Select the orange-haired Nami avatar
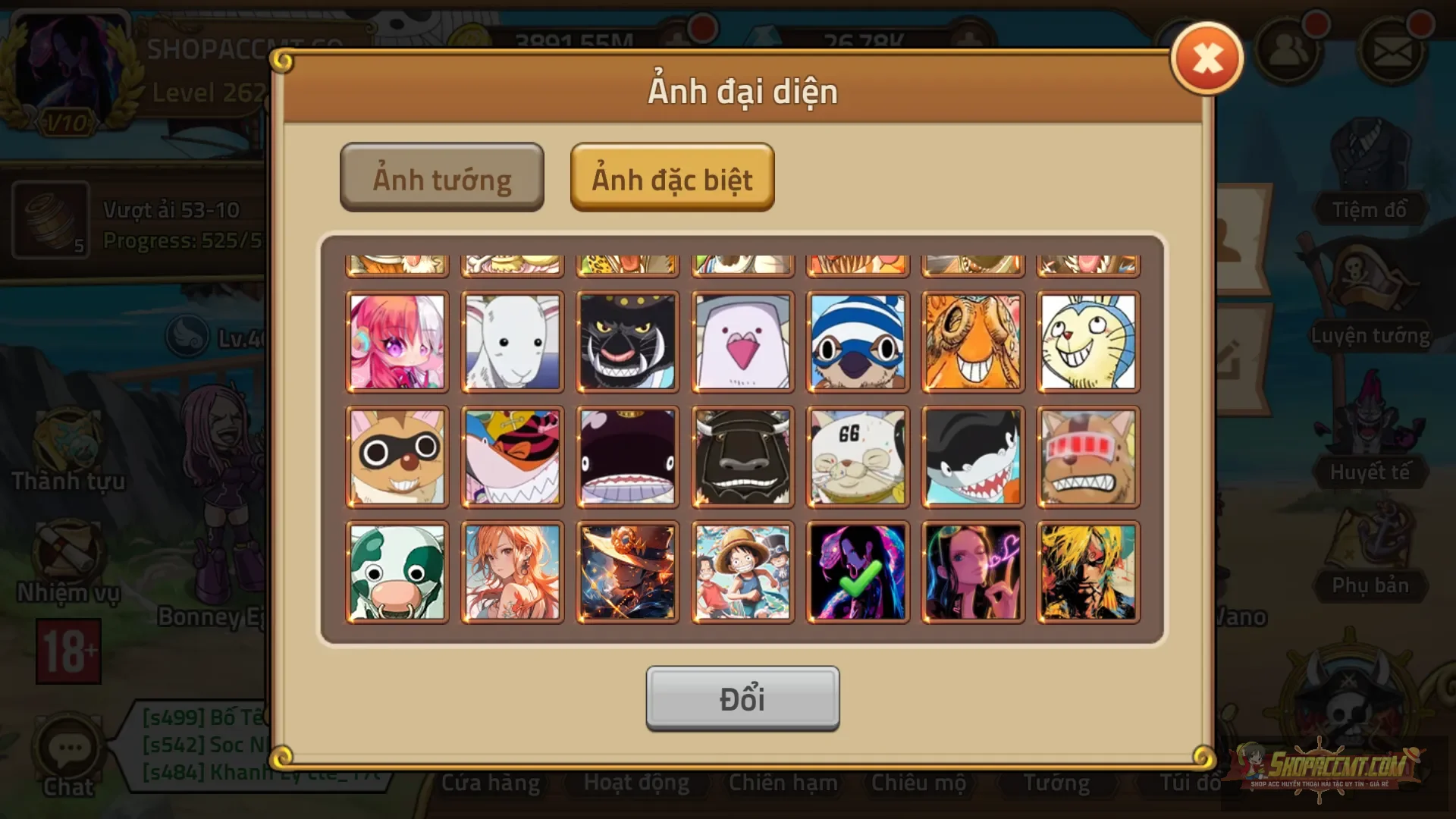The height and width of the screenshot is (819, 1456). [x=512, y=571]
